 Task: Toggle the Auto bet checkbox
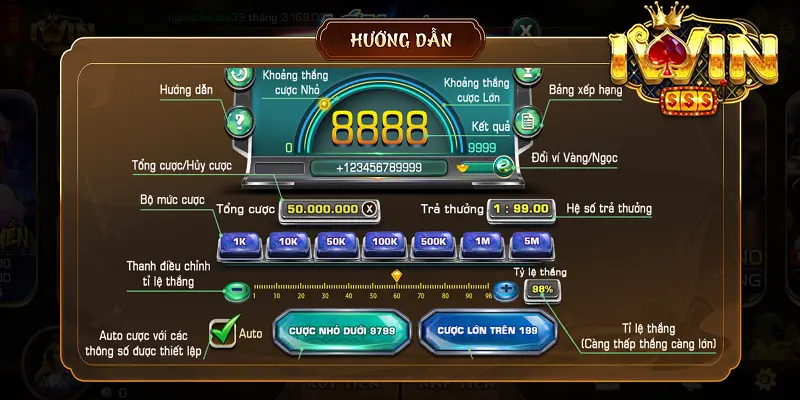223,333
